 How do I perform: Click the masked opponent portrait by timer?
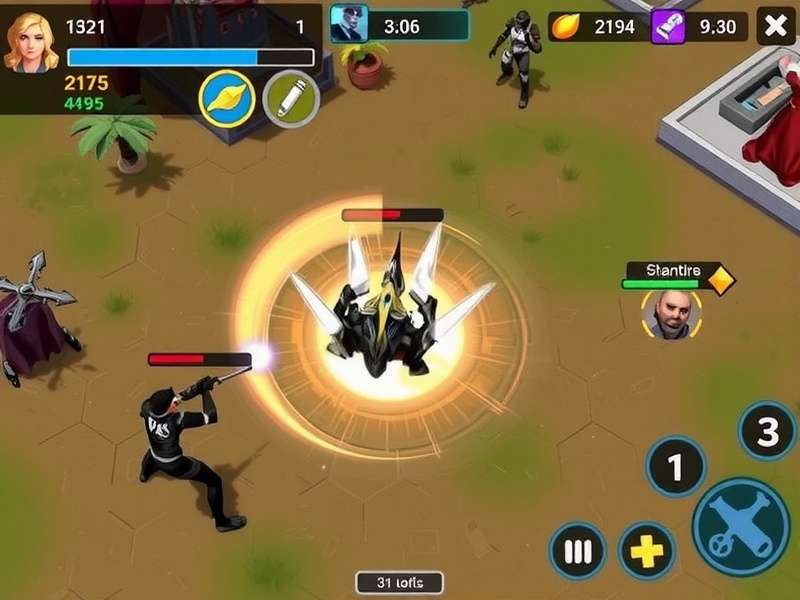pos(349,24)
